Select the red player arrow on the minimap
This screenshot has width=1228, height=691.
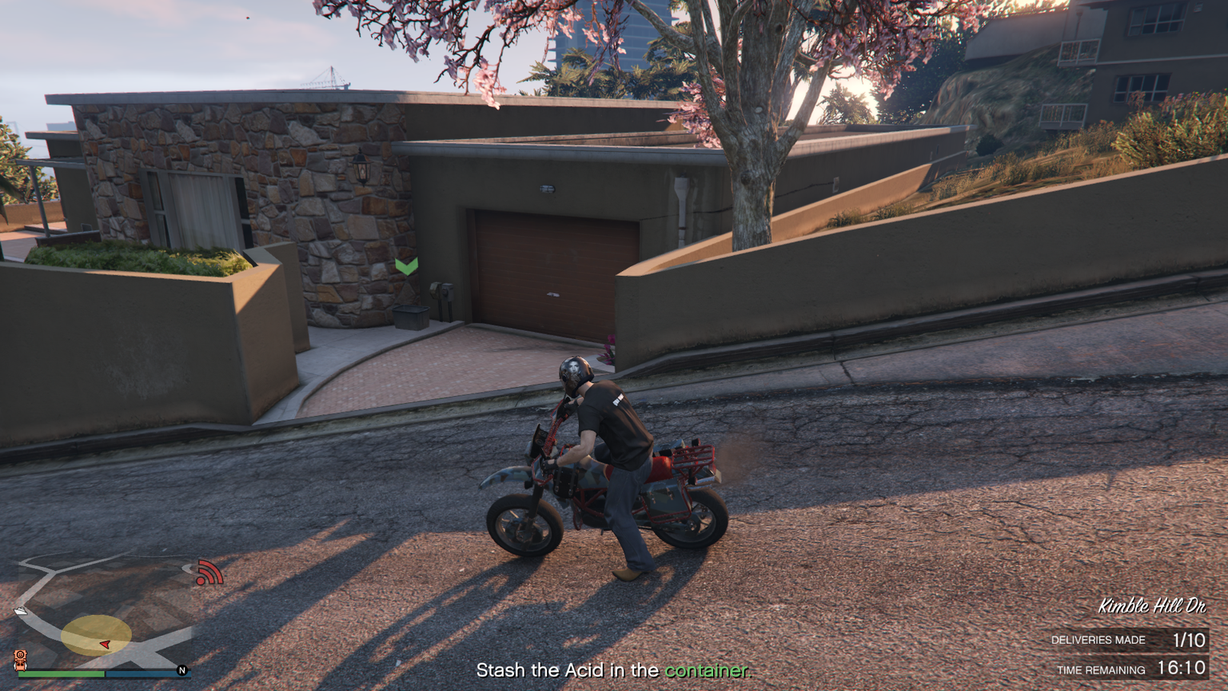[104, 643]
